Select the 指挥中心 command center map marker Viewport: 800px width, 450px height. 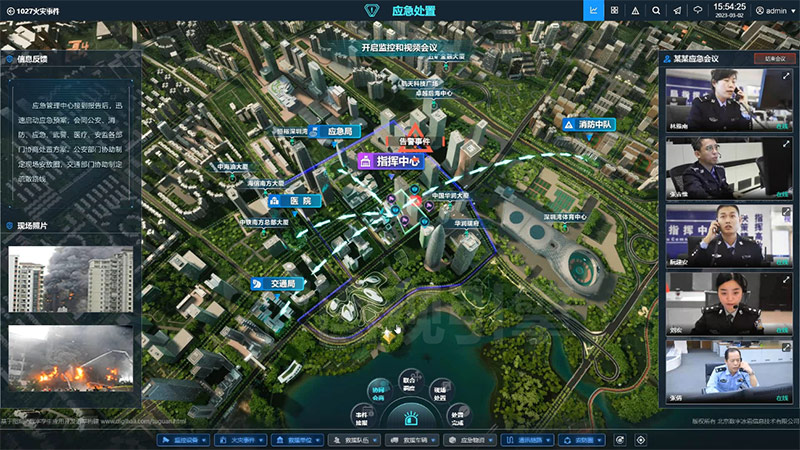[x=390, y=160]
